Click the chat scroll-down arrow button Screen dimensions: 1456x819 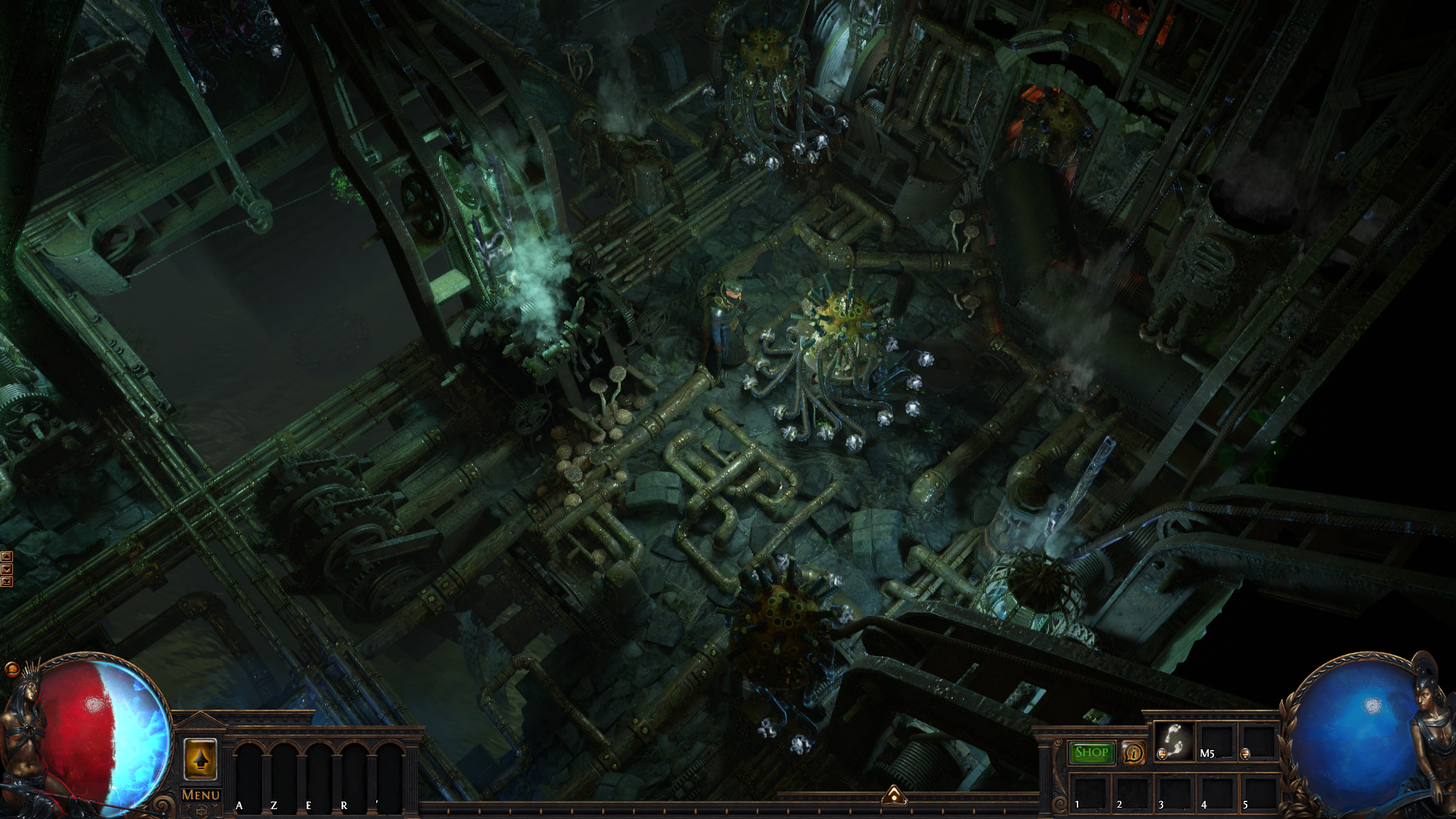7,569
